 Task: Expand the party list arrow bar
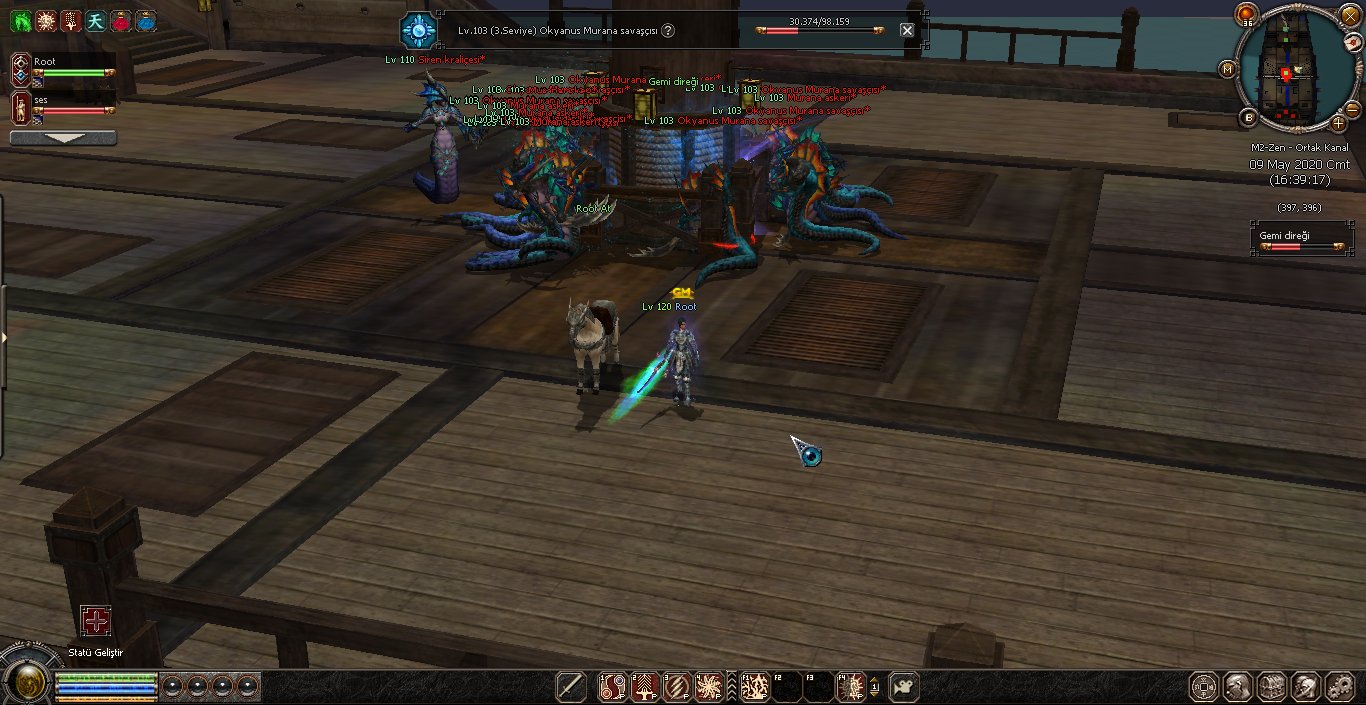[63, 138]
